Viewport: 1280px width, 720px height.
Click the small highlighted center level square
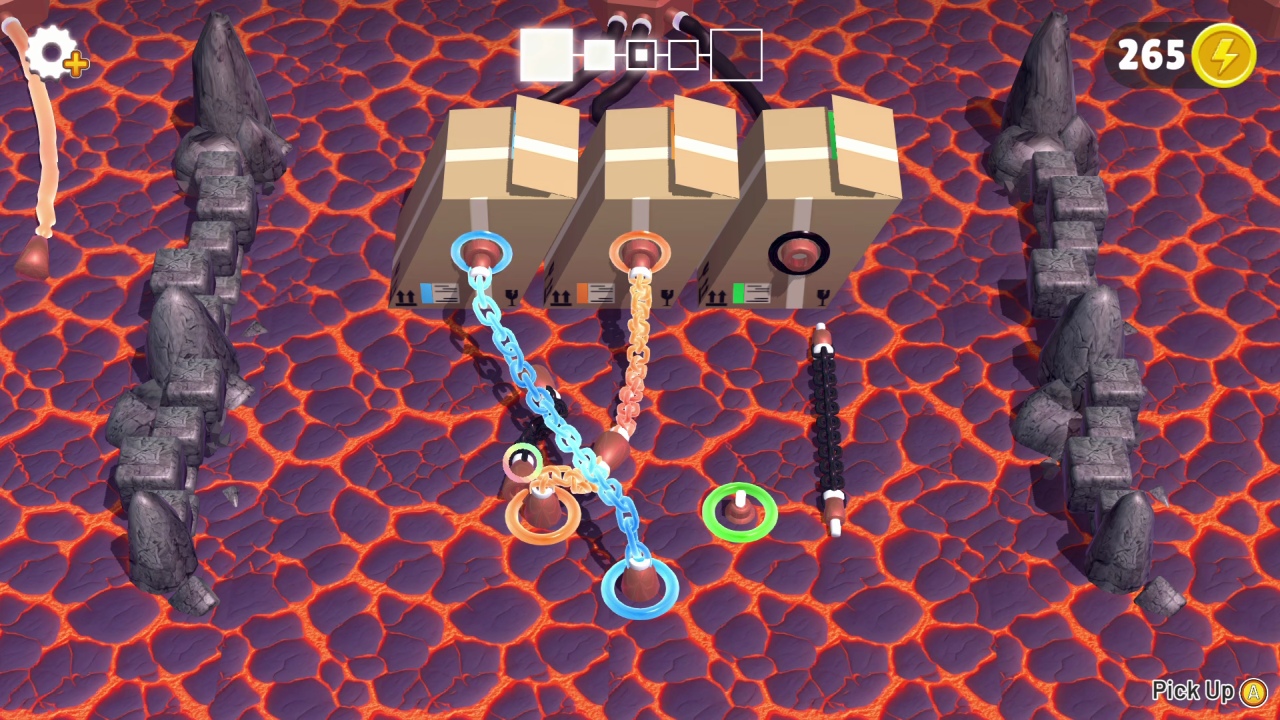coord(640,55)
